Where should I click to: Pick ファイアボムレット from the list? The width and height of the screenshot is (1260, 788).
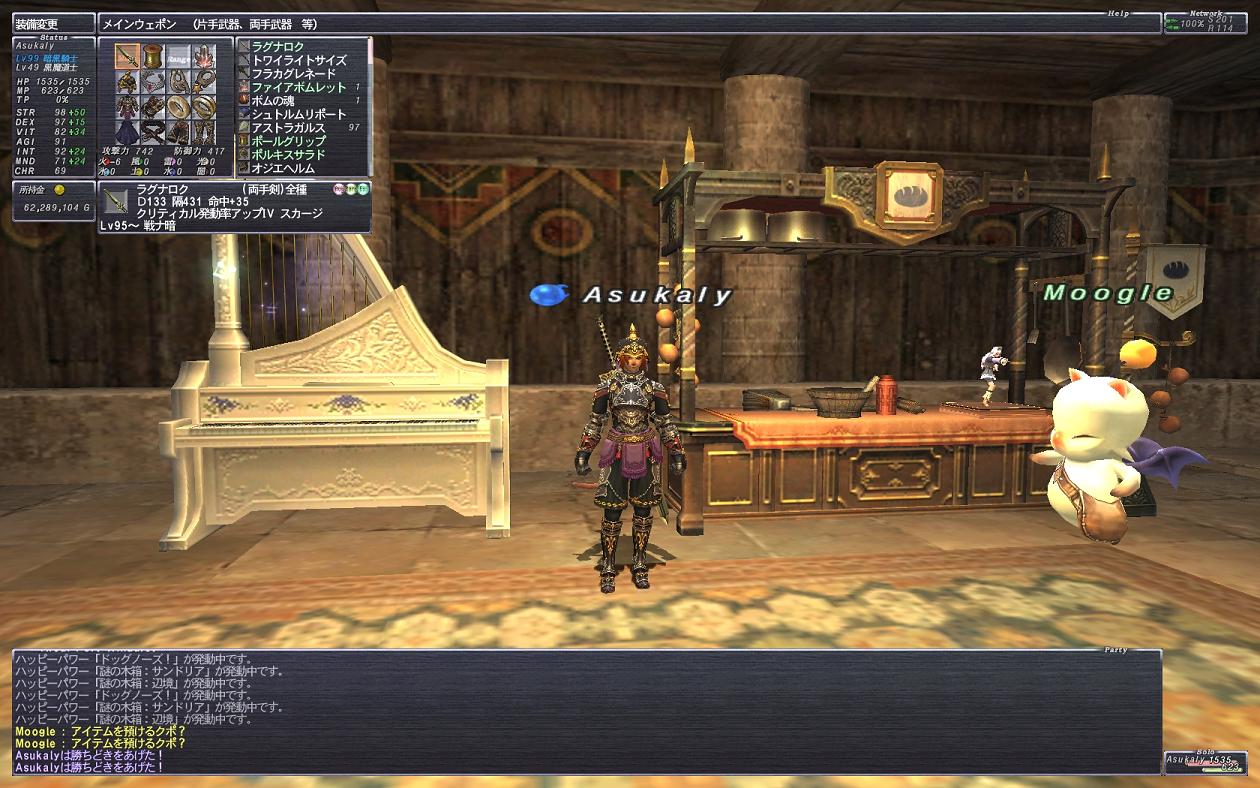(x=299, y=88)
